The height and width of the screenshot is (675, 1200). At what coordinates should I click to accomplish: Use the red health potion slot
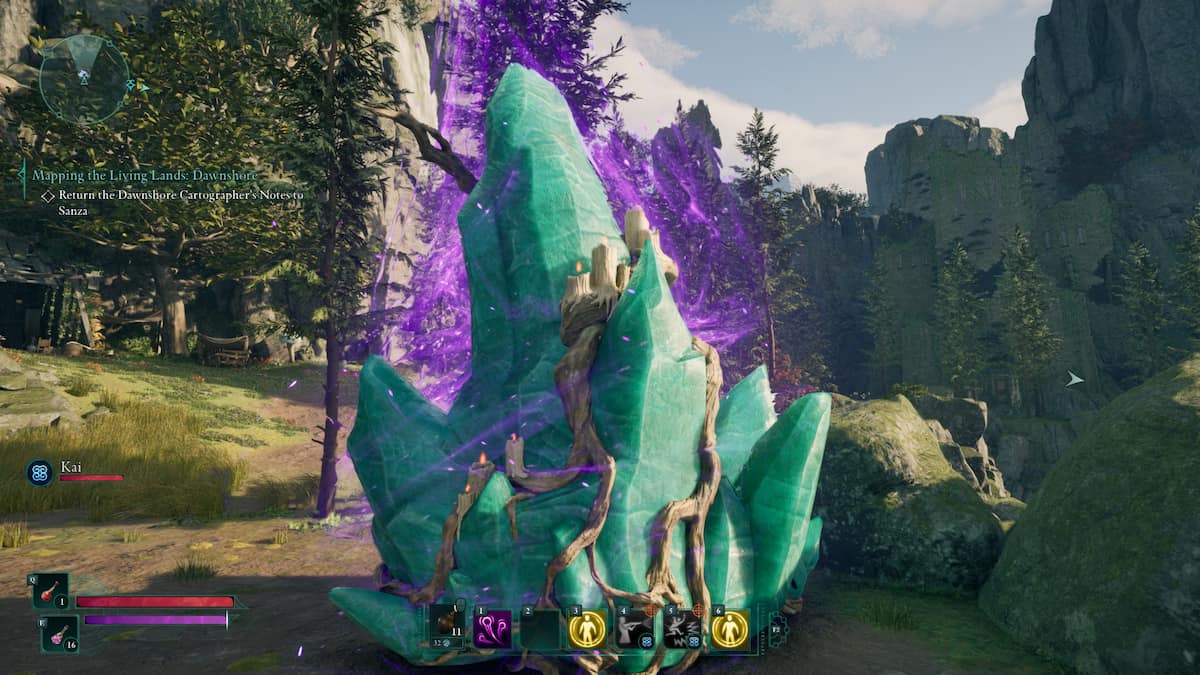pyautogui.click(x=50, y=592)
